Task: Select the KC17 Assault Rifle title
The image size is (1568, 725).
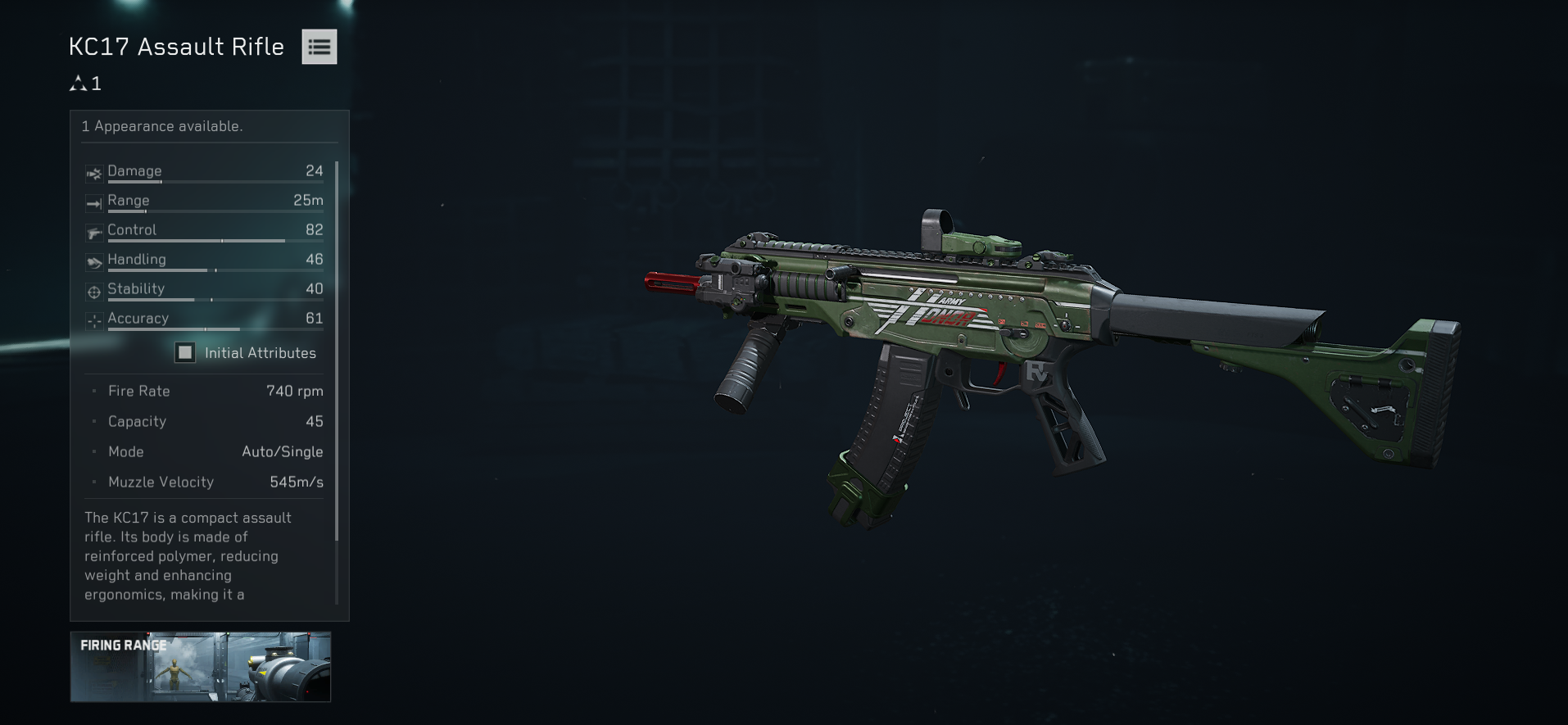Action: pyautogui.click(x=176, y=47)
